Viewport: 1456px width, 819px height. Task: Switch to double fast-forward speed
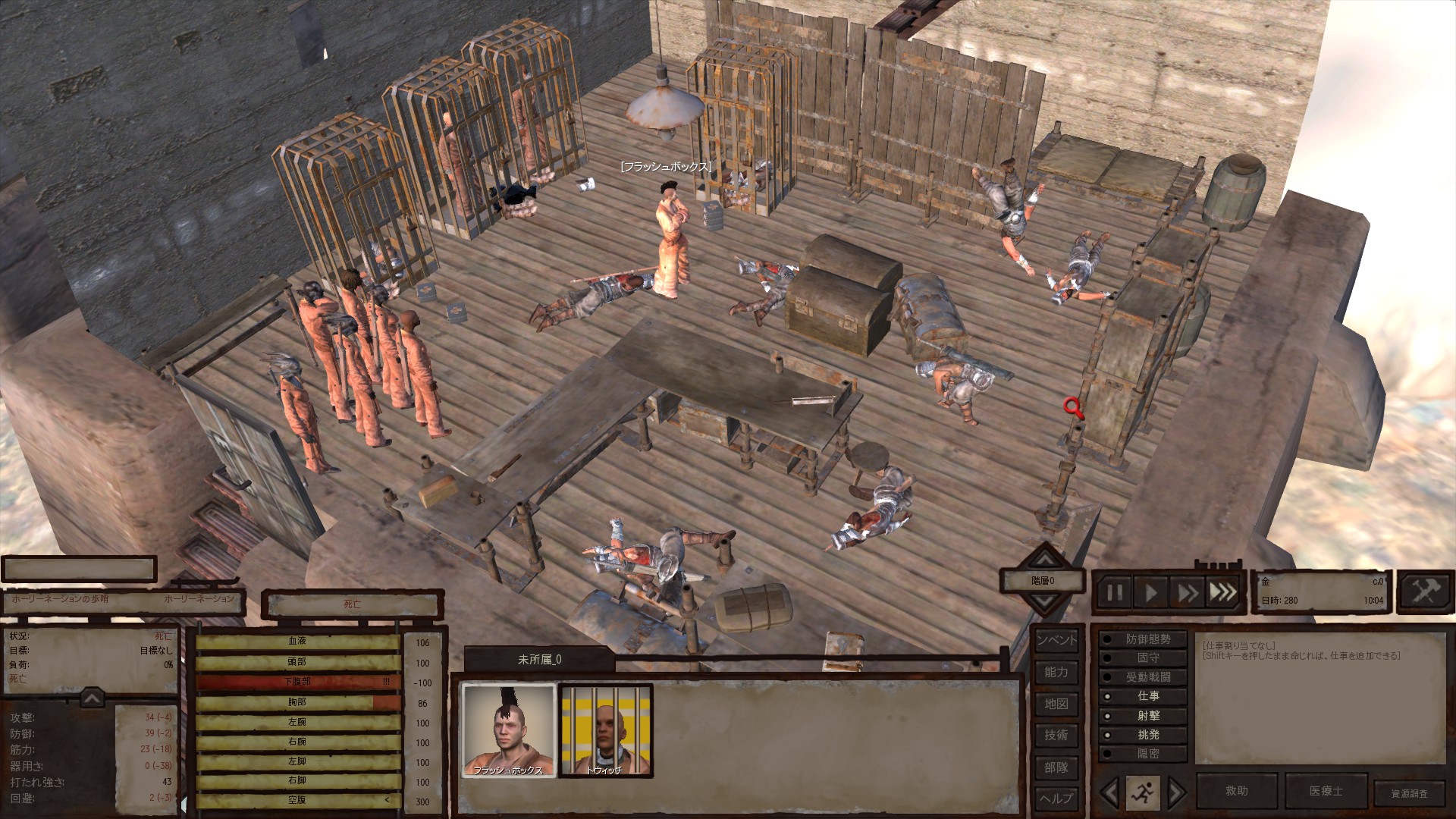[1187, 592]
